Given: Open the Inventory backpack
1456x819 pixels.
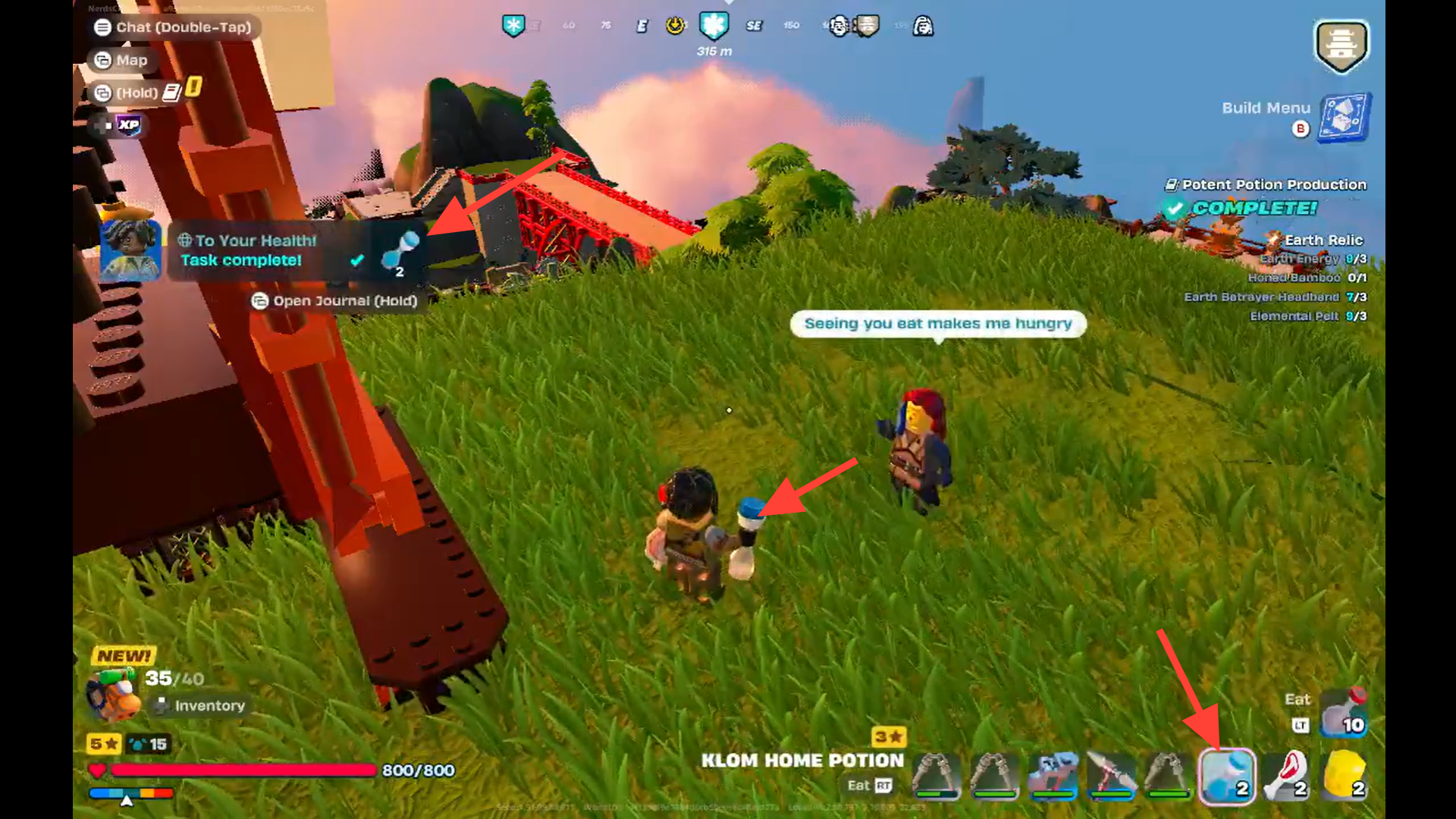Looking at the screenshot, I should click(114, 693).
